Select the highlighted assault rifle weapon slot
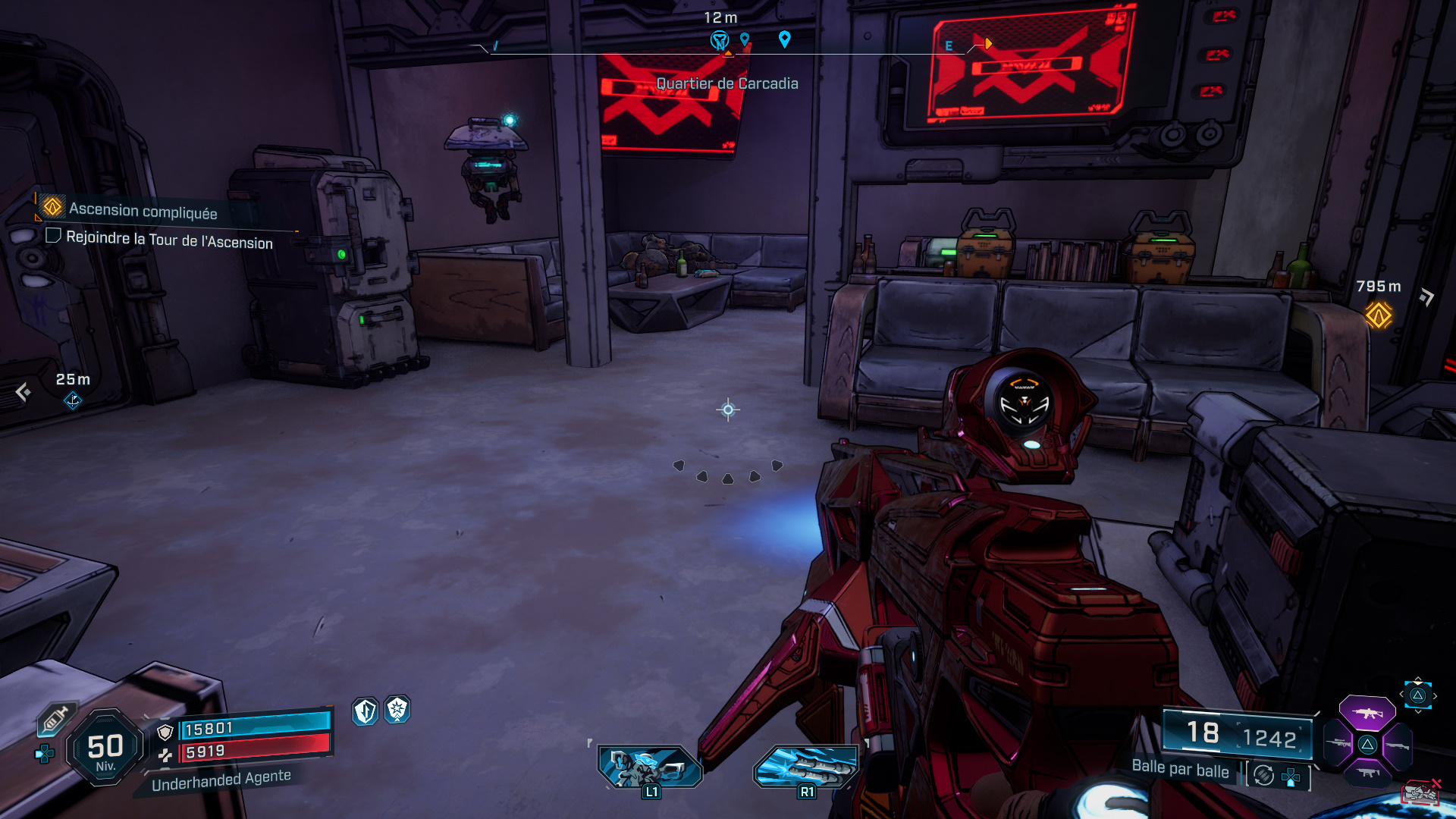The height and width of the screenshot is (819, 1456). [x=1367, y=713]
